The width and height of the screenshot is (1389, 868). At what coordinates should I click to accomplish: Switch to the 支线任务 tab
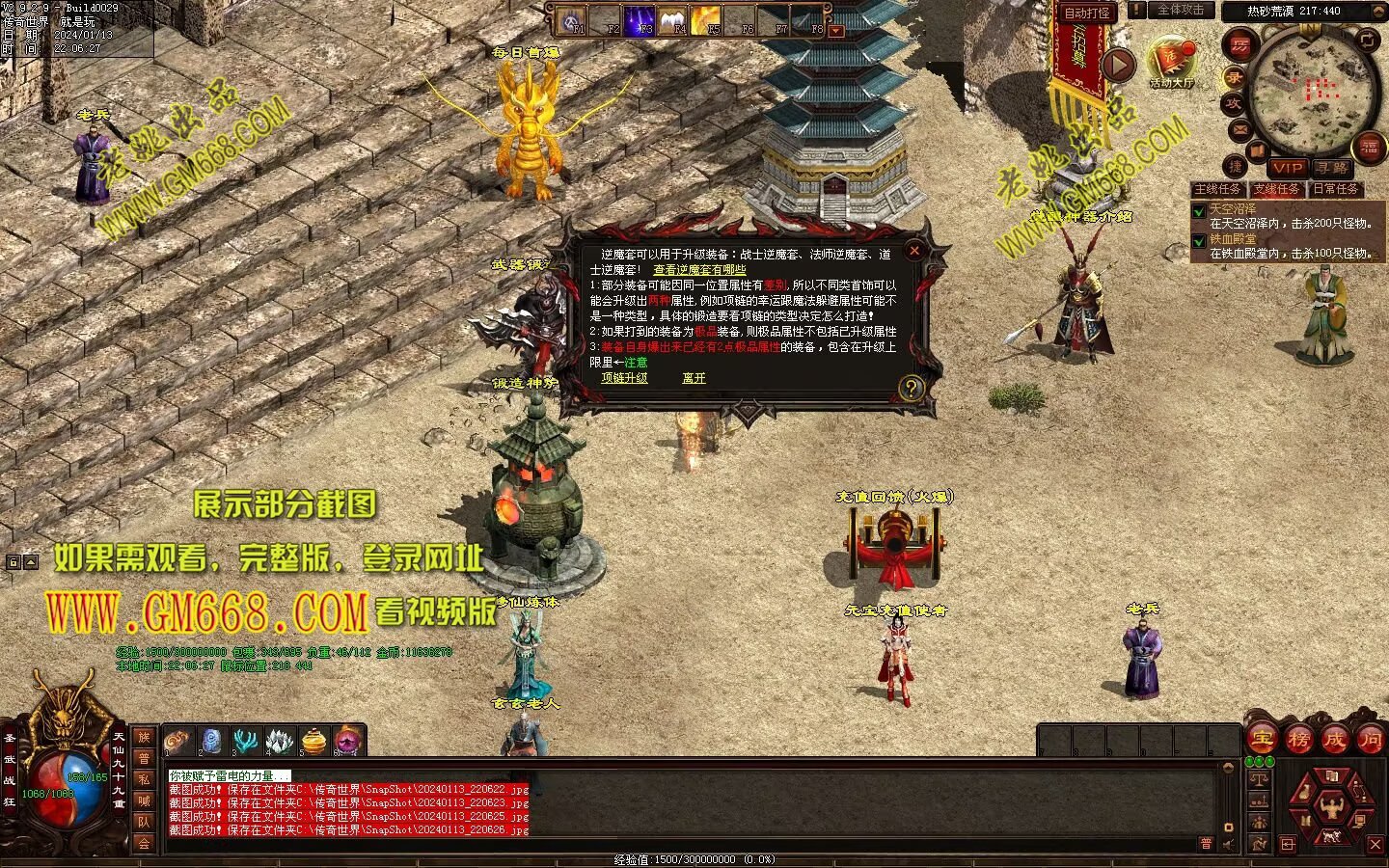tap(1277, 189)
